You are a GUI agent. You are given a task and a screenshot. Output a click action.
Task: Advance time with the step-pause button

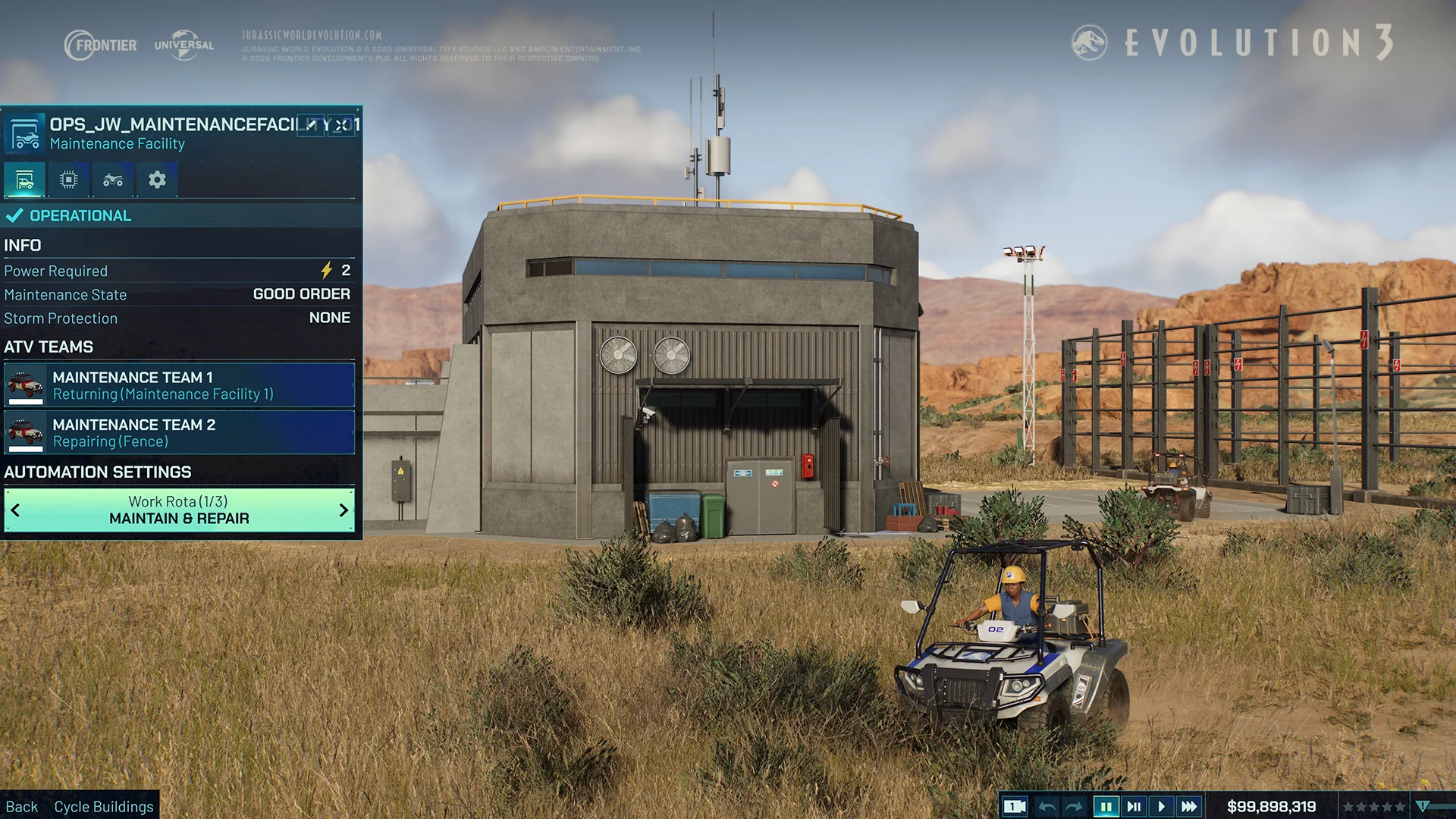[x=1134, y=807]
